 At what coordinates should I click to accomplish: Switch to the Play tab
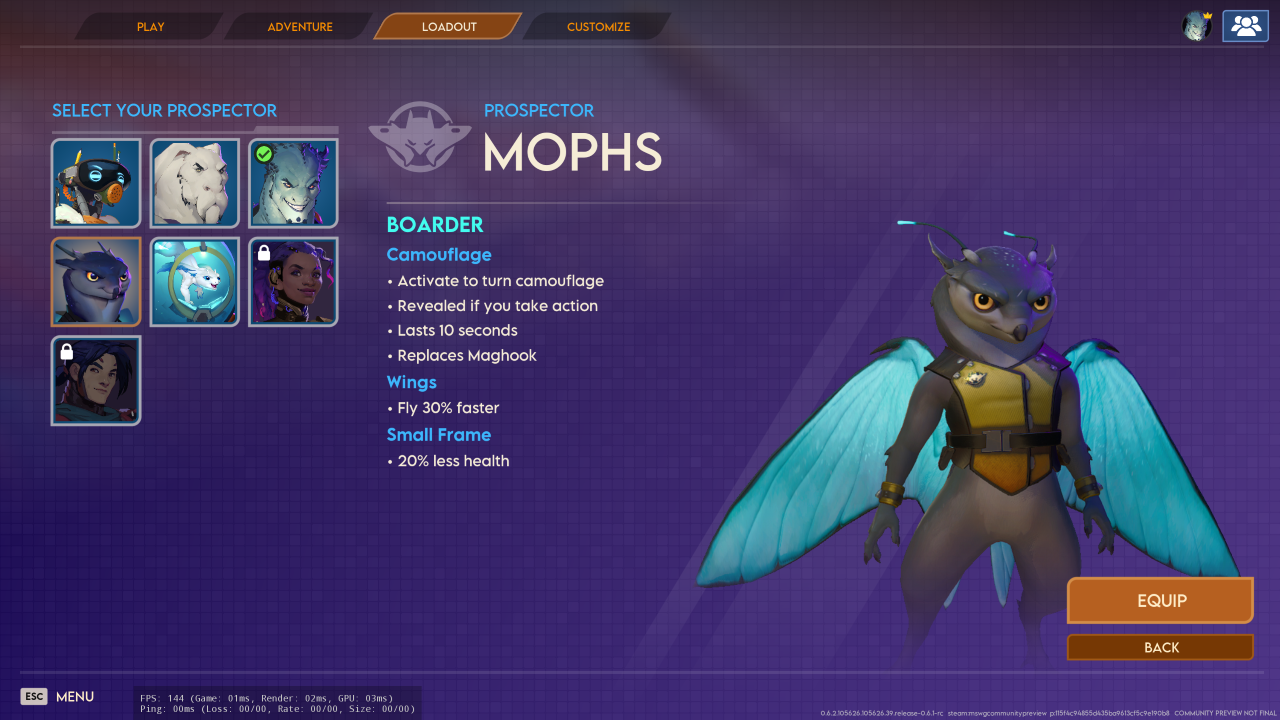point(151,27)
